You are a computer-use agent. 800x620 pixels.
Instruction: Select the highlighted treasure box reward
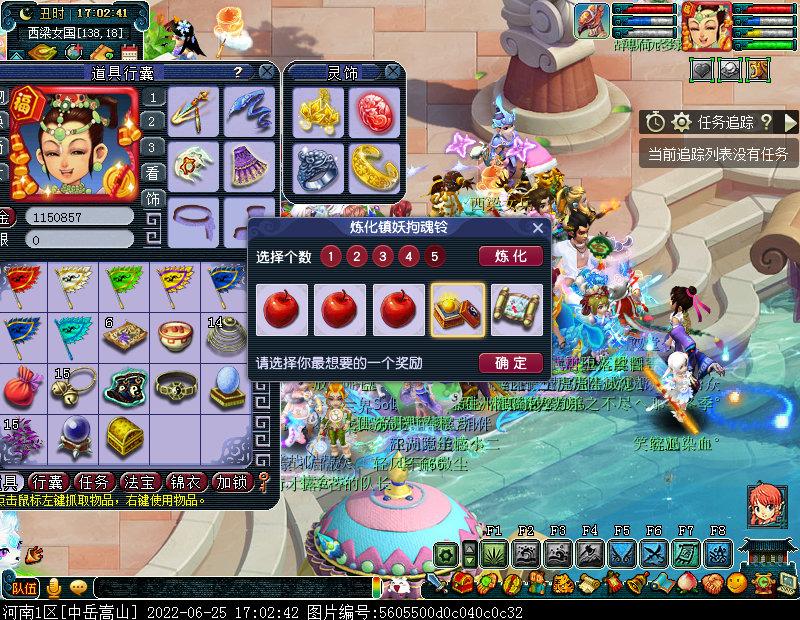[458, 309]
